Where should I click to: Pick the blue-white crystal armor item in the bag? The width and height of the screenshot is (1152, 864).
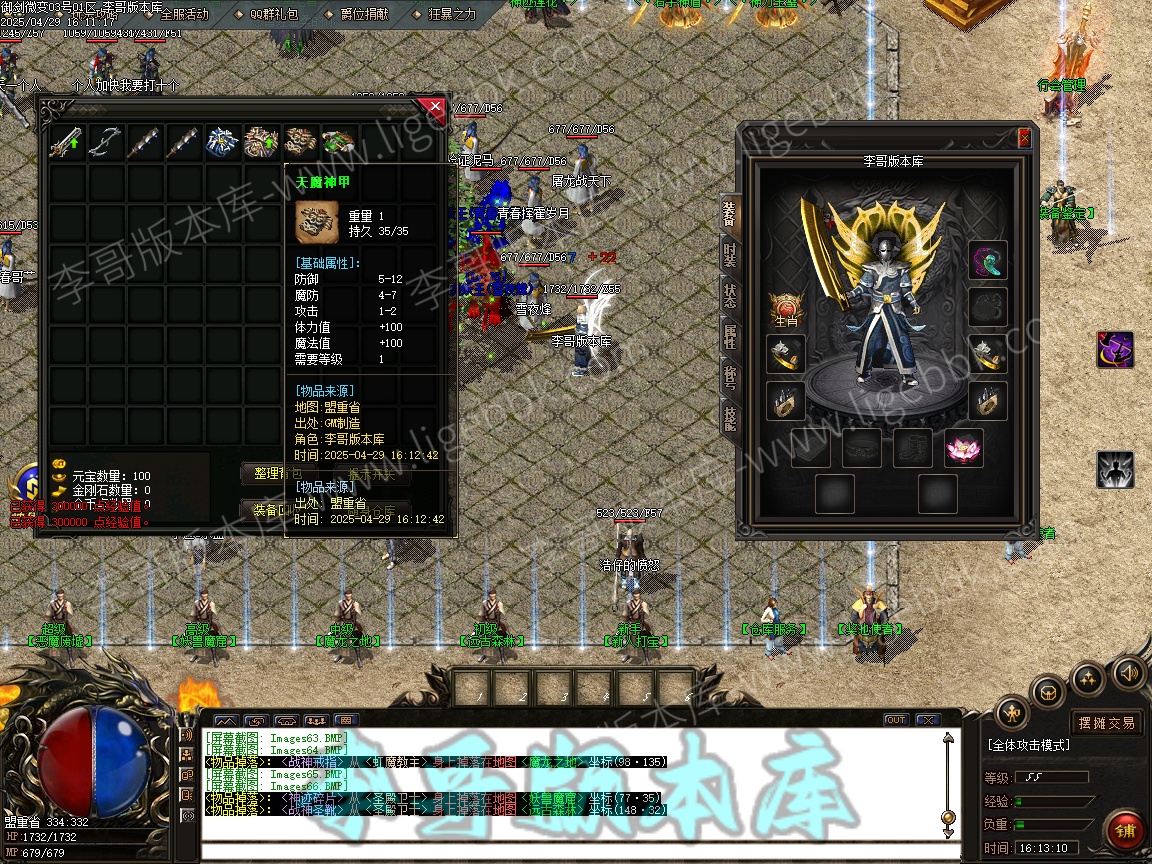223,143
